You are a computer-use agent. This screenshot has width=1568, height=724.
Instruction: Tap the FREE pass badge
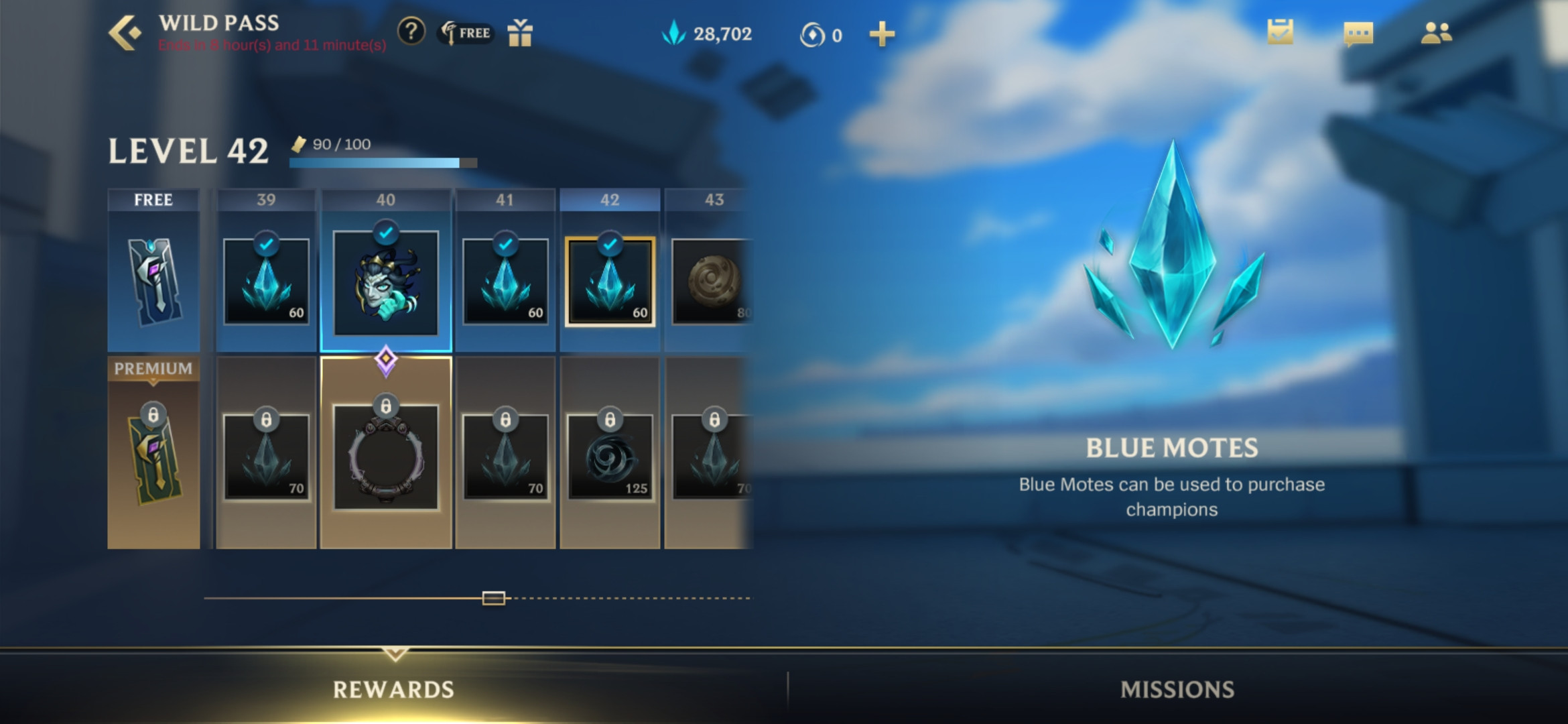[x=466, y=33]
